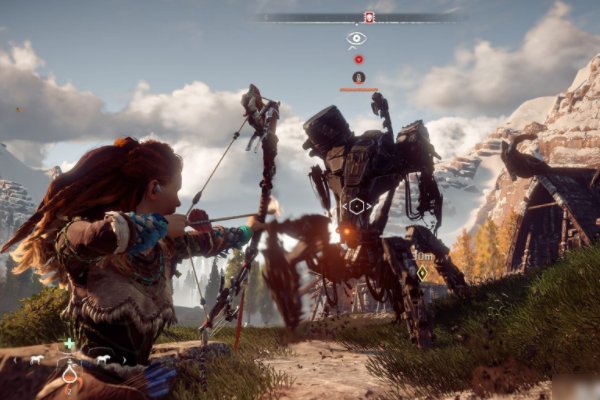Screen dimensions: 600x400
Task: Use the green plus medicine pouch
Action: tap(69, 343)
